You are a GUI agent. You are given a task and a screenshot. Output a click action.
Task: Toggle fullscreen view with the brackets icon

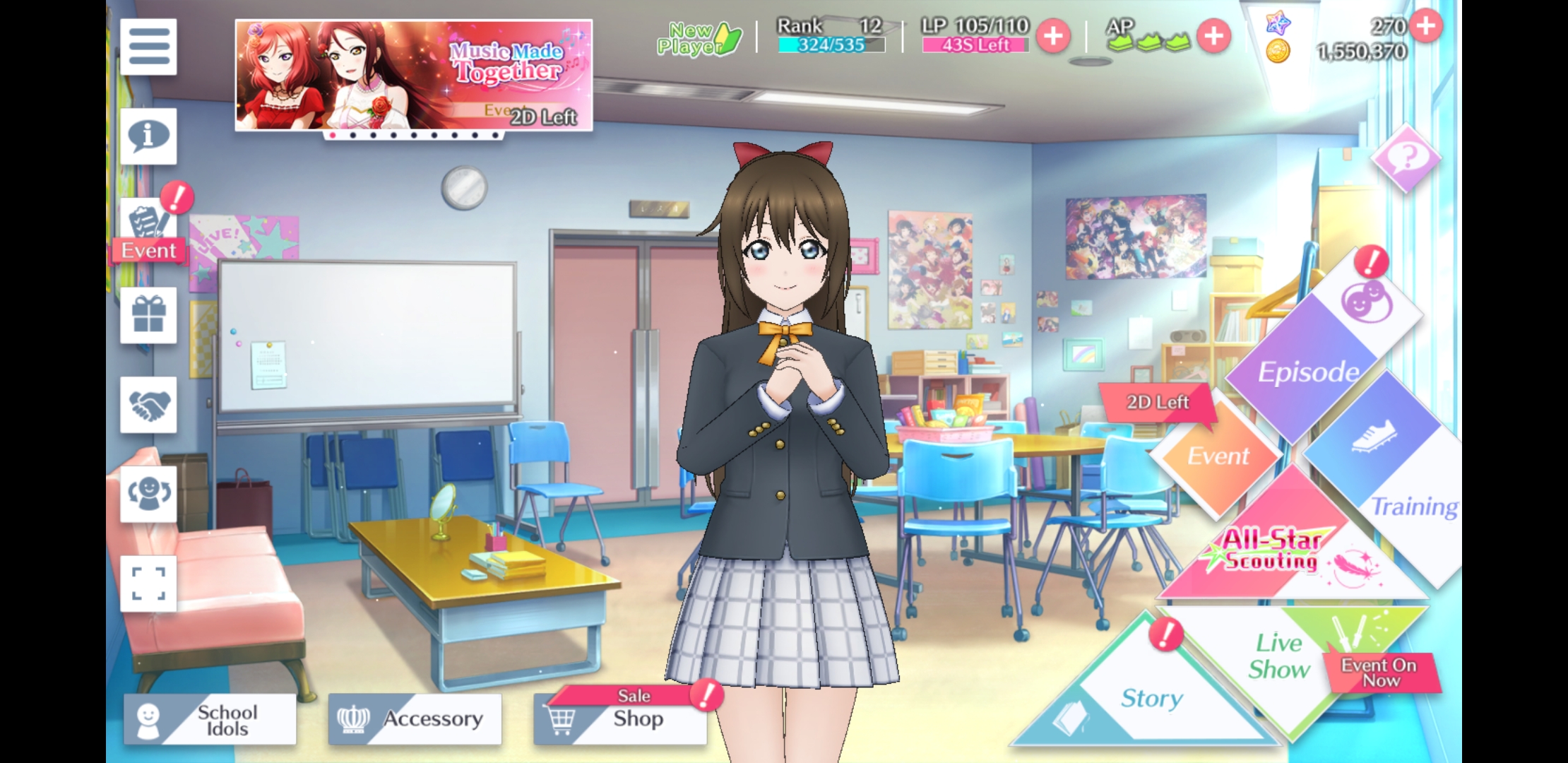148,584
